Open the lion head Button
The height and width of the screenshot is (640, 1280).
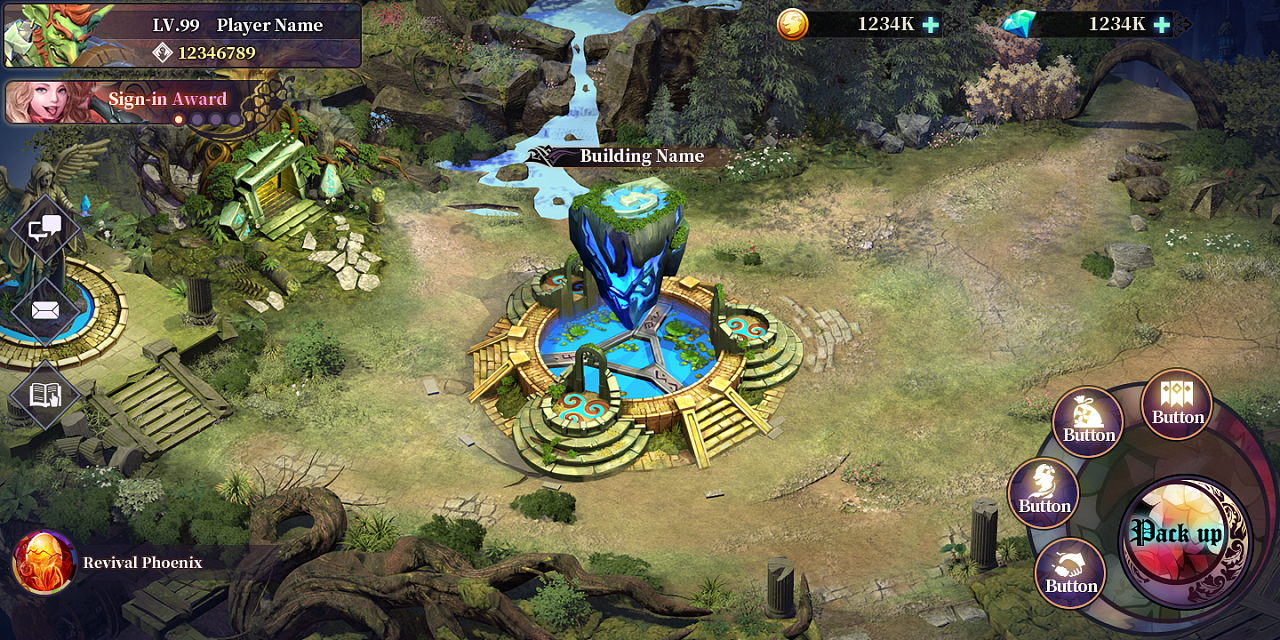(1044, 492)
